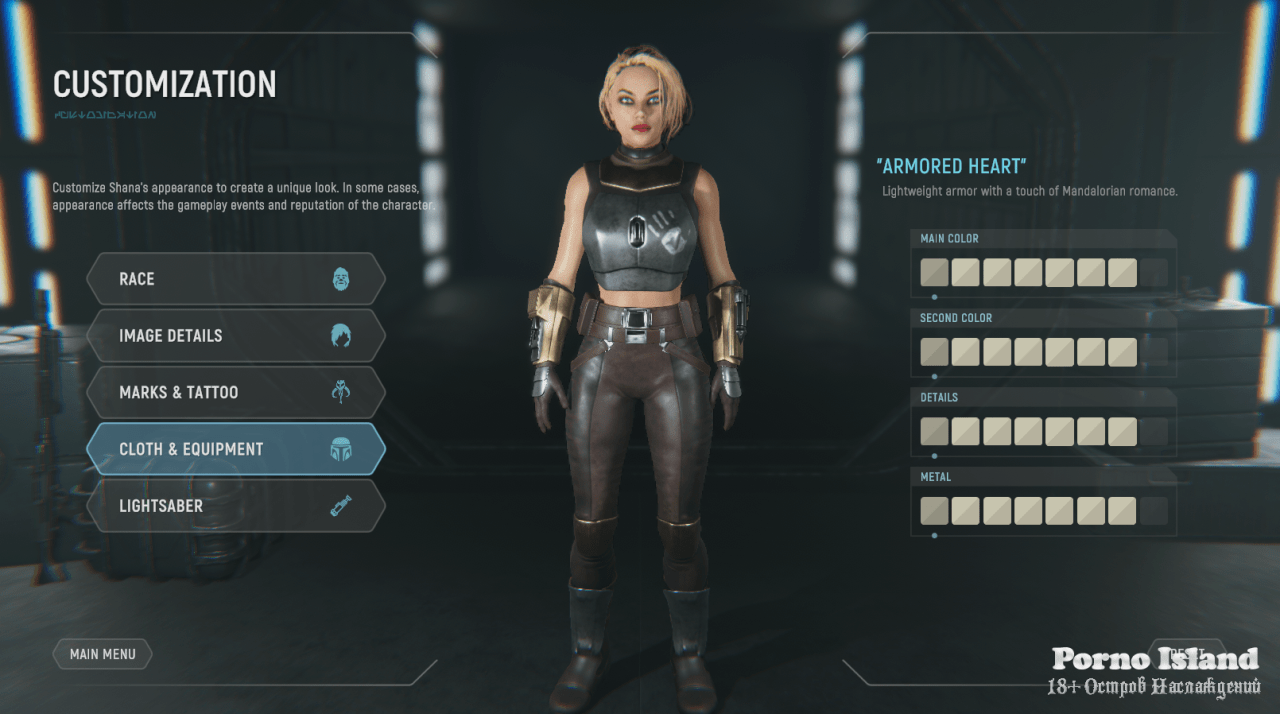Return via the Main Menu button
The height and width of the screenshot is (714, 1280).
coord(102,654)
